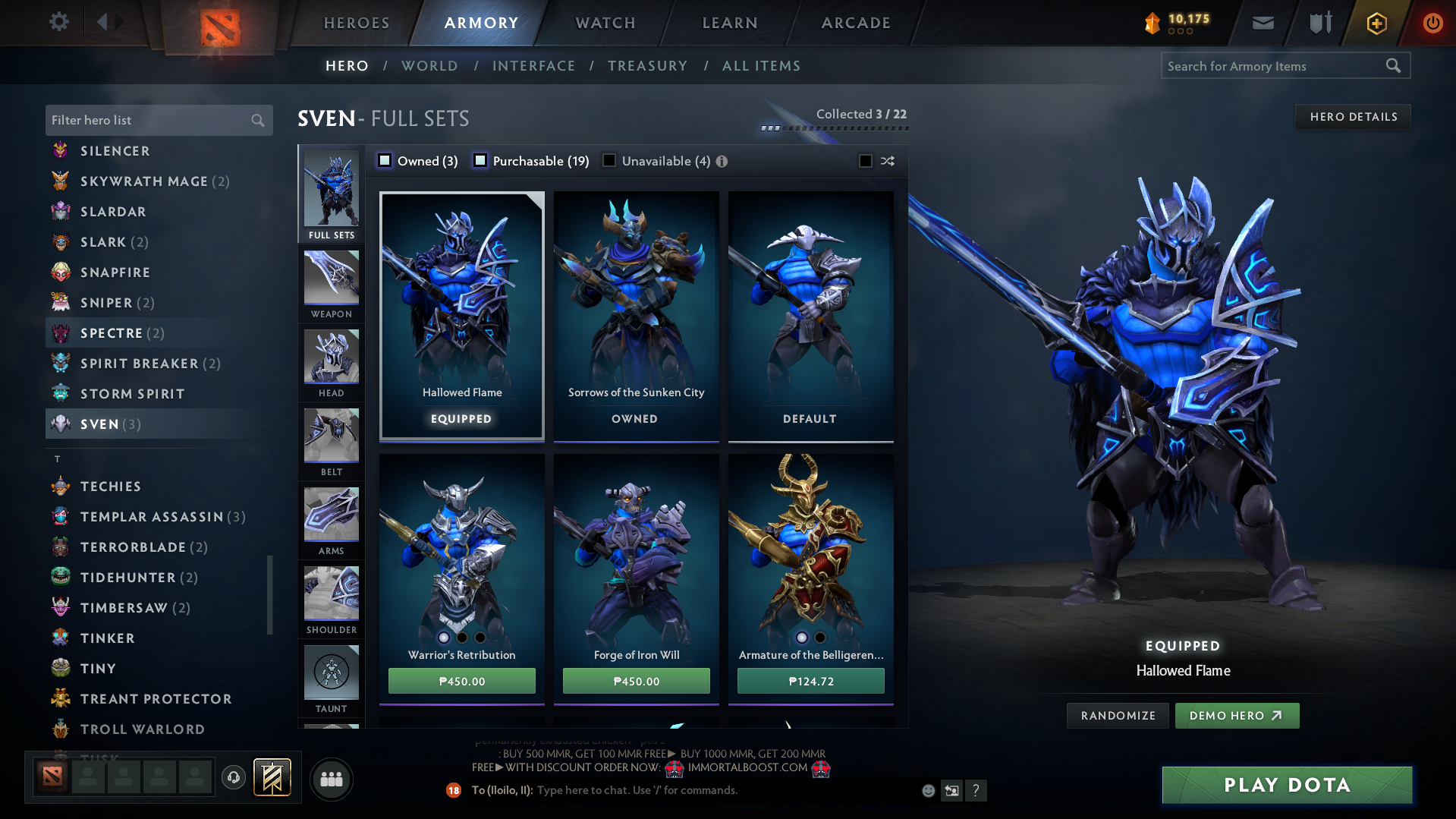Screen dimensions: 1456x819
Task: Open the ARCADE menu
Action: pos(854,23)
